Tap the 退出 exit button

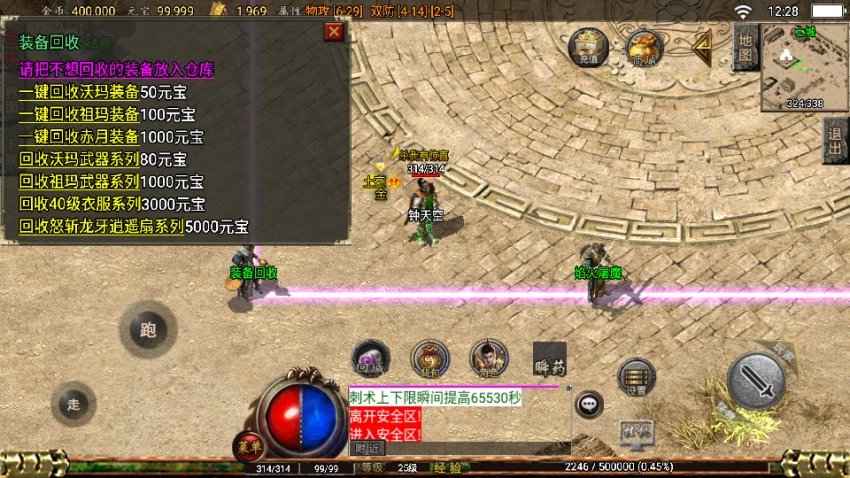coord(835,142)
